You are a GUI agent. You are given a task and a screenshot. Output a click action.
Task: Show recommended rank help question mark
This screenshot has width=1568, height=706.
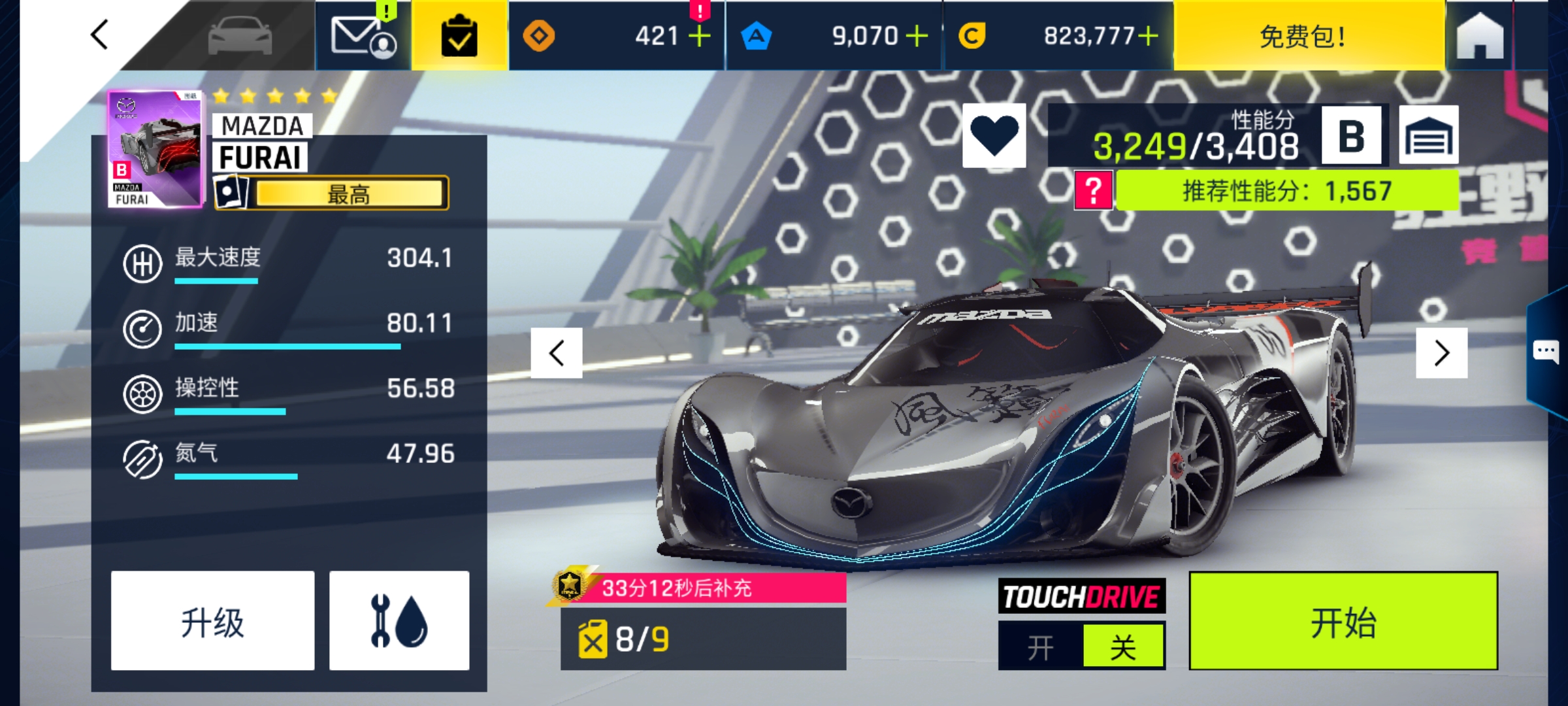(1094, 191)
